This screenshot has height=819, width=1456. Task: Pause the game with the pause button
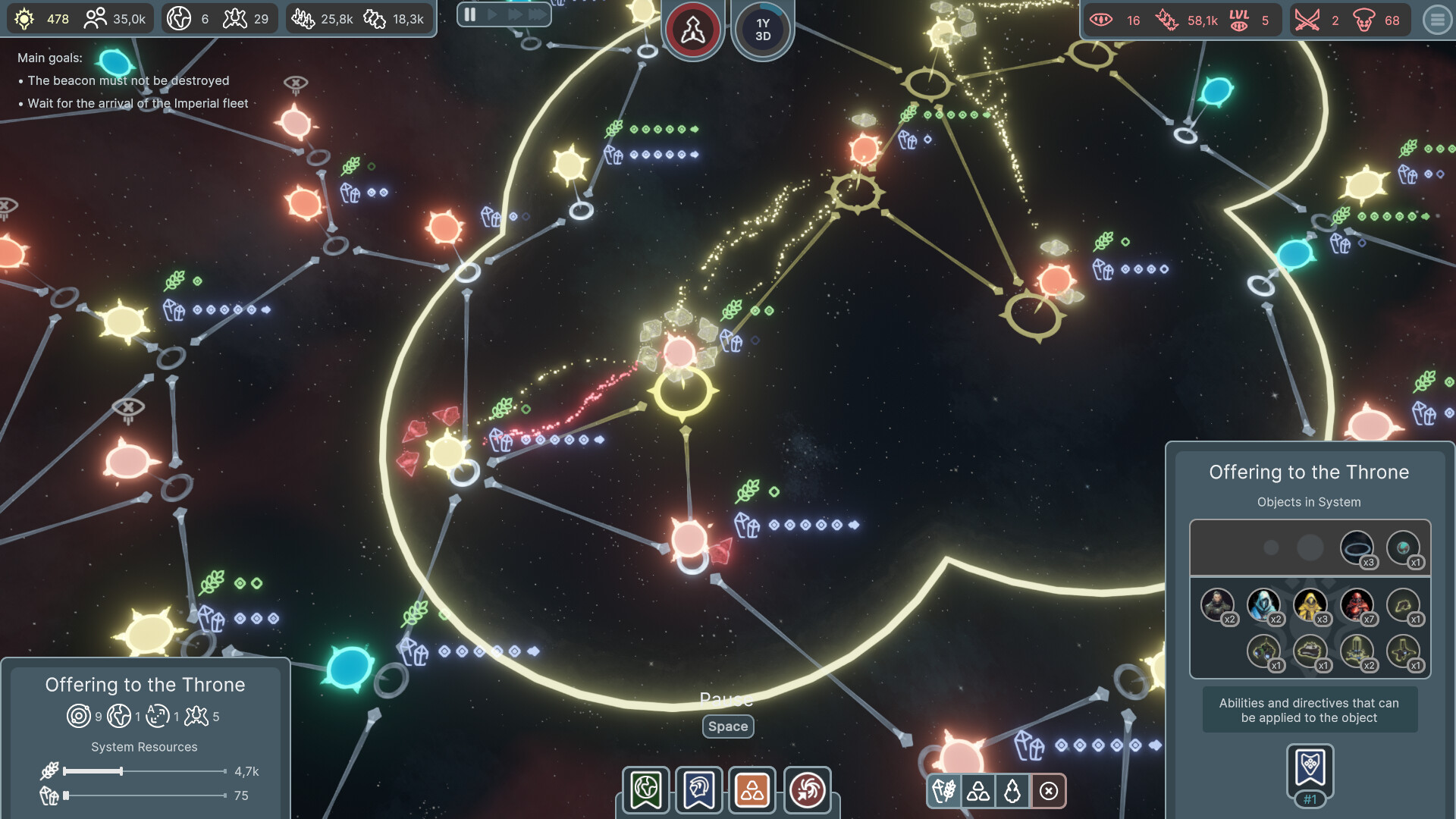[x=470, y=14]
